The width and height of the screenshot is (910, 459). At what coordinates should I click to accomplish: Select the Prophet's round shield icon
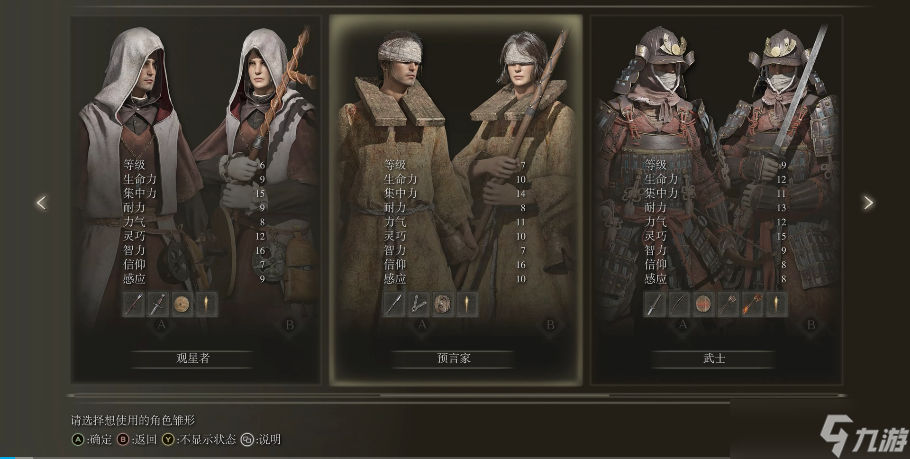click(x=443, y=305)
